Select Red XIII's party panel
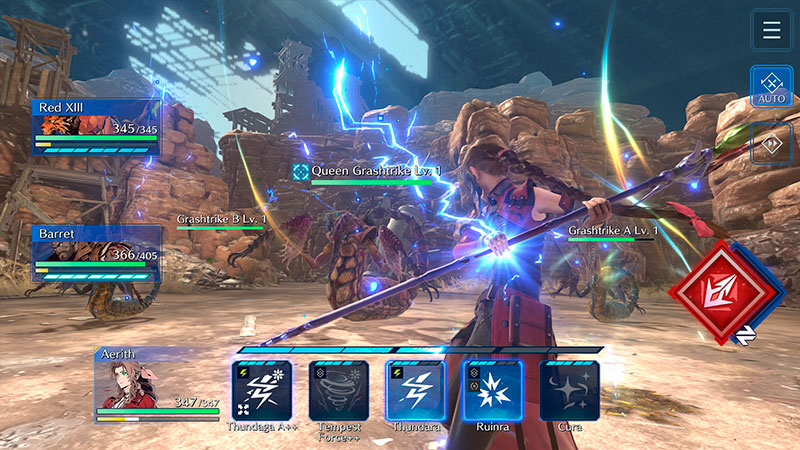This screenshot has height=450, width=800. 96,127
